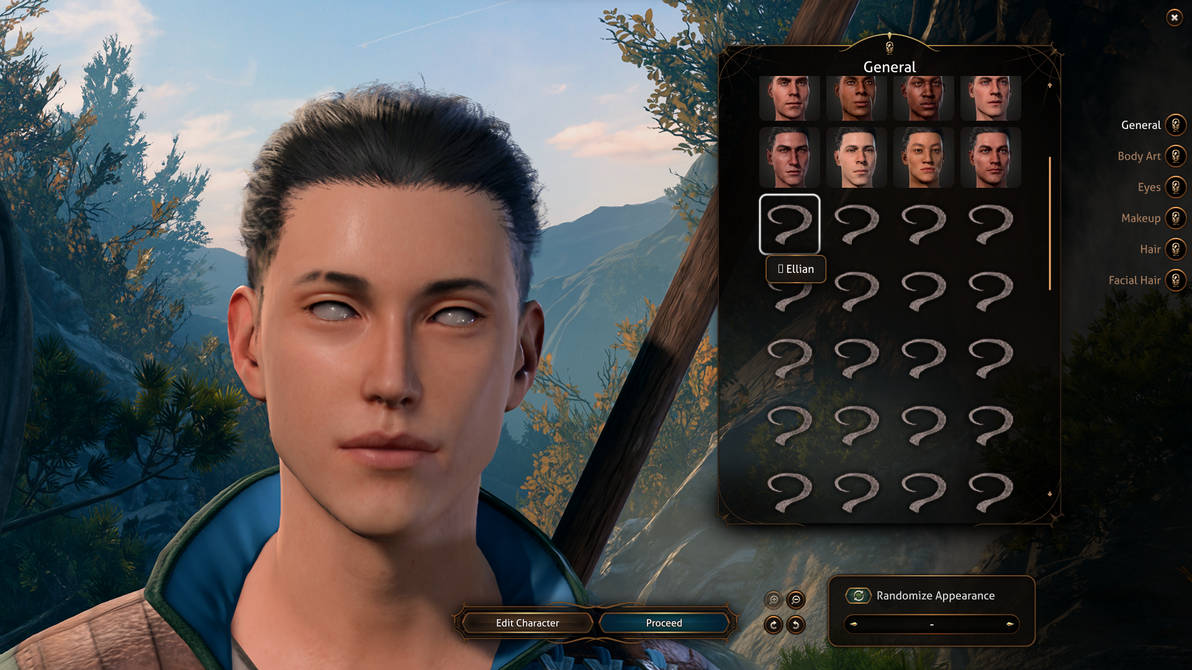Image resolution: width=1192 pixels, height=670 pixels.
Task: Click the right arrow of the appearance stepper
Action: point(1011,625)
